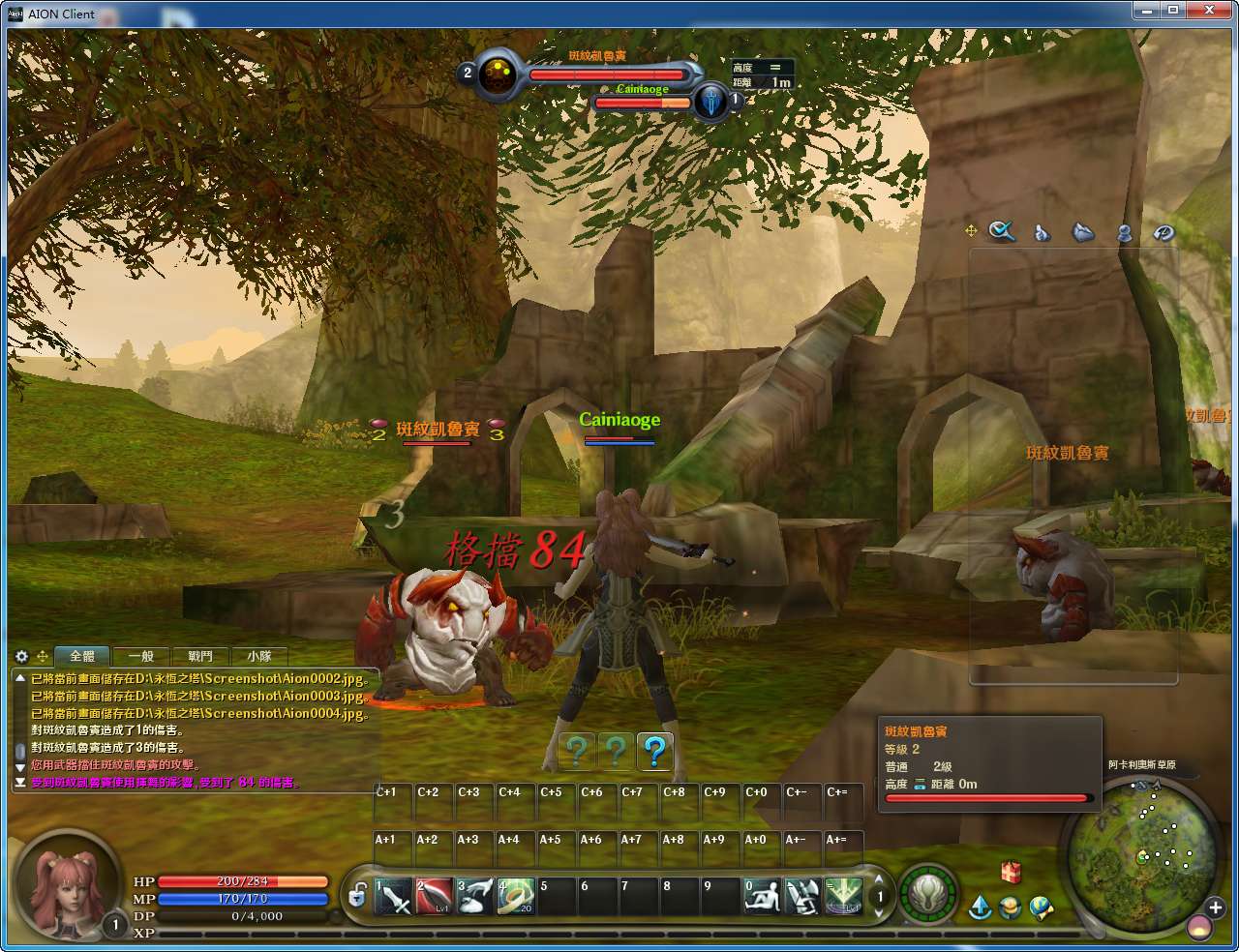The width and height of the screenshot is (1239, 952).
Task: Click the round emblem button beside the hotbar
Action: click(927, 893)
